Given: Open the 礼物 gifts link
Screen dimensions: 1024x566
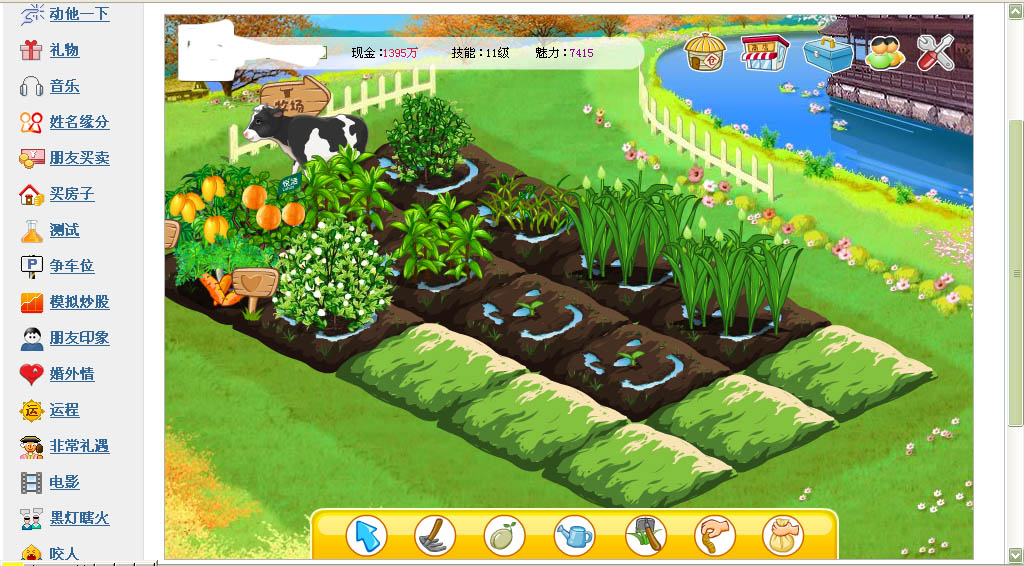Looking at the screenshot, I should tap(64, 50).
